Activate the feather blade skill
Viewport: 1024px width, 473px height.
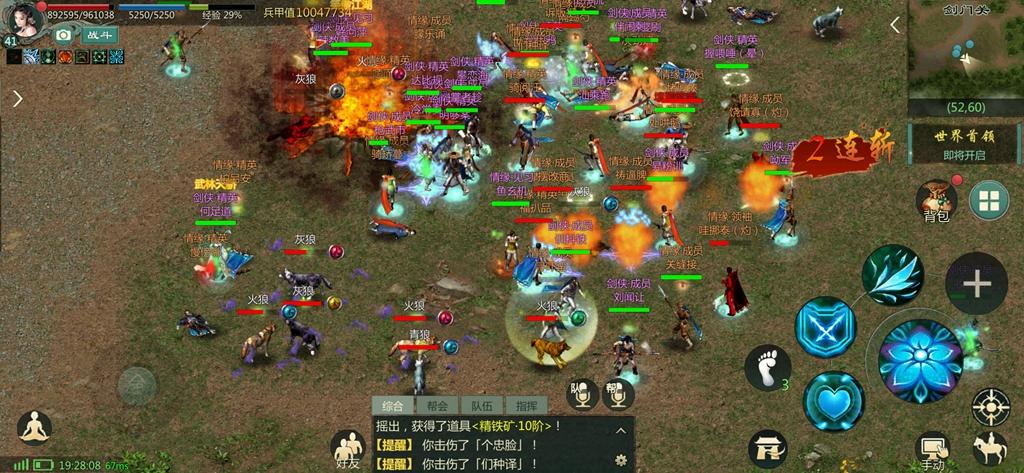coord(893,274)
